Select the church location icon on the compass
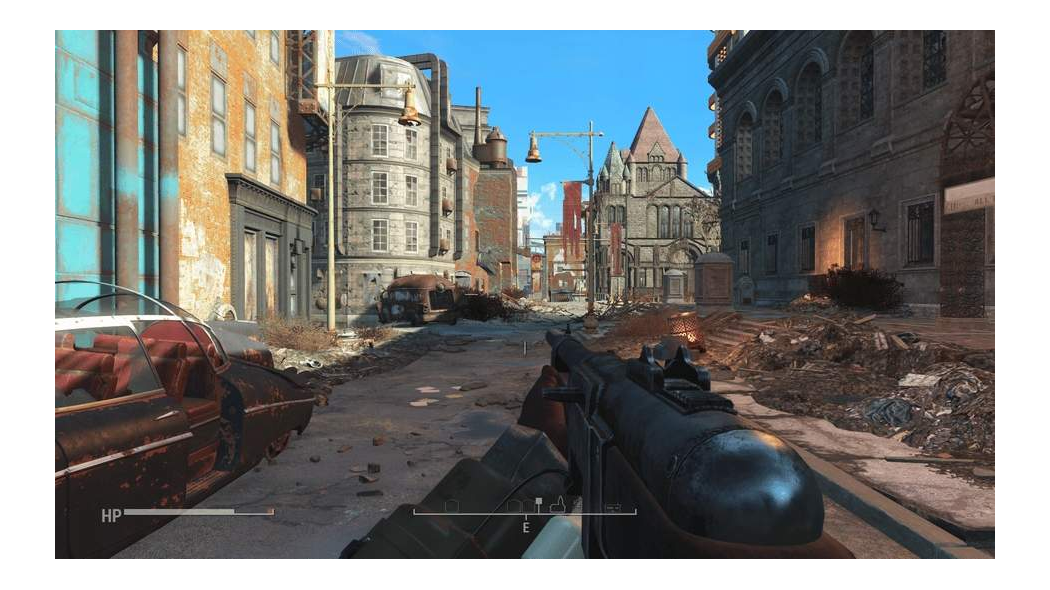1050x590 pixels. (x=558, y=505)
